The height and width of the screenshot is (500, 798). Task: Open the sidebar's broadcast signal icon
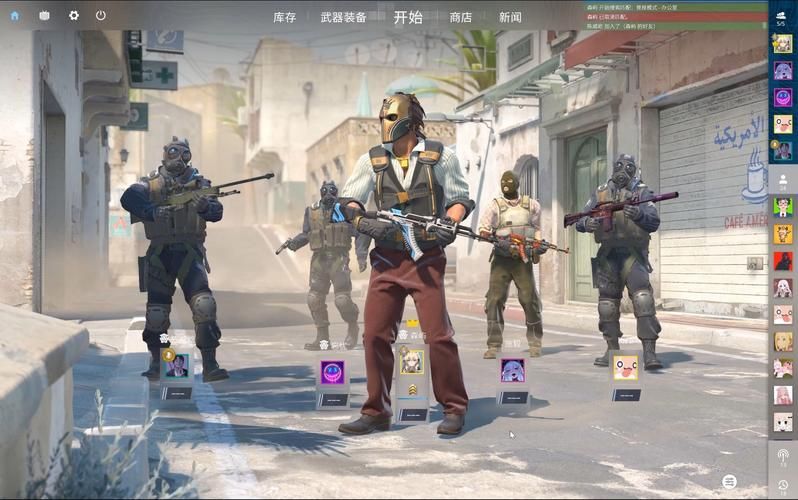pos(783,457)
